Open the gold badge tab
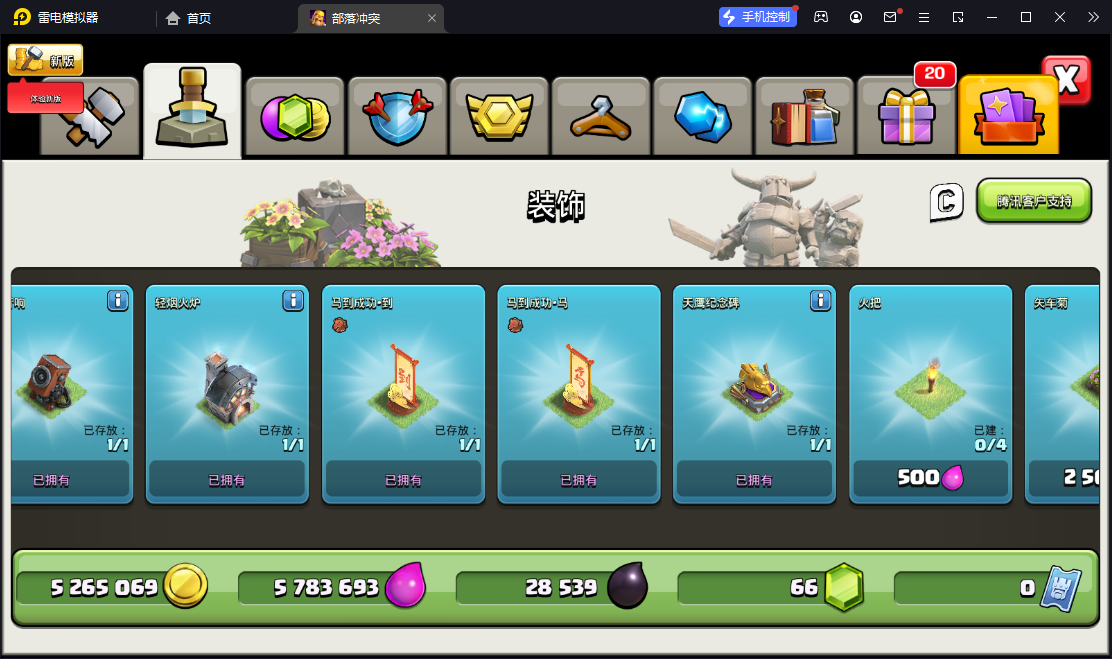Viewport: 1112px width, 659px height. [499, 116]
